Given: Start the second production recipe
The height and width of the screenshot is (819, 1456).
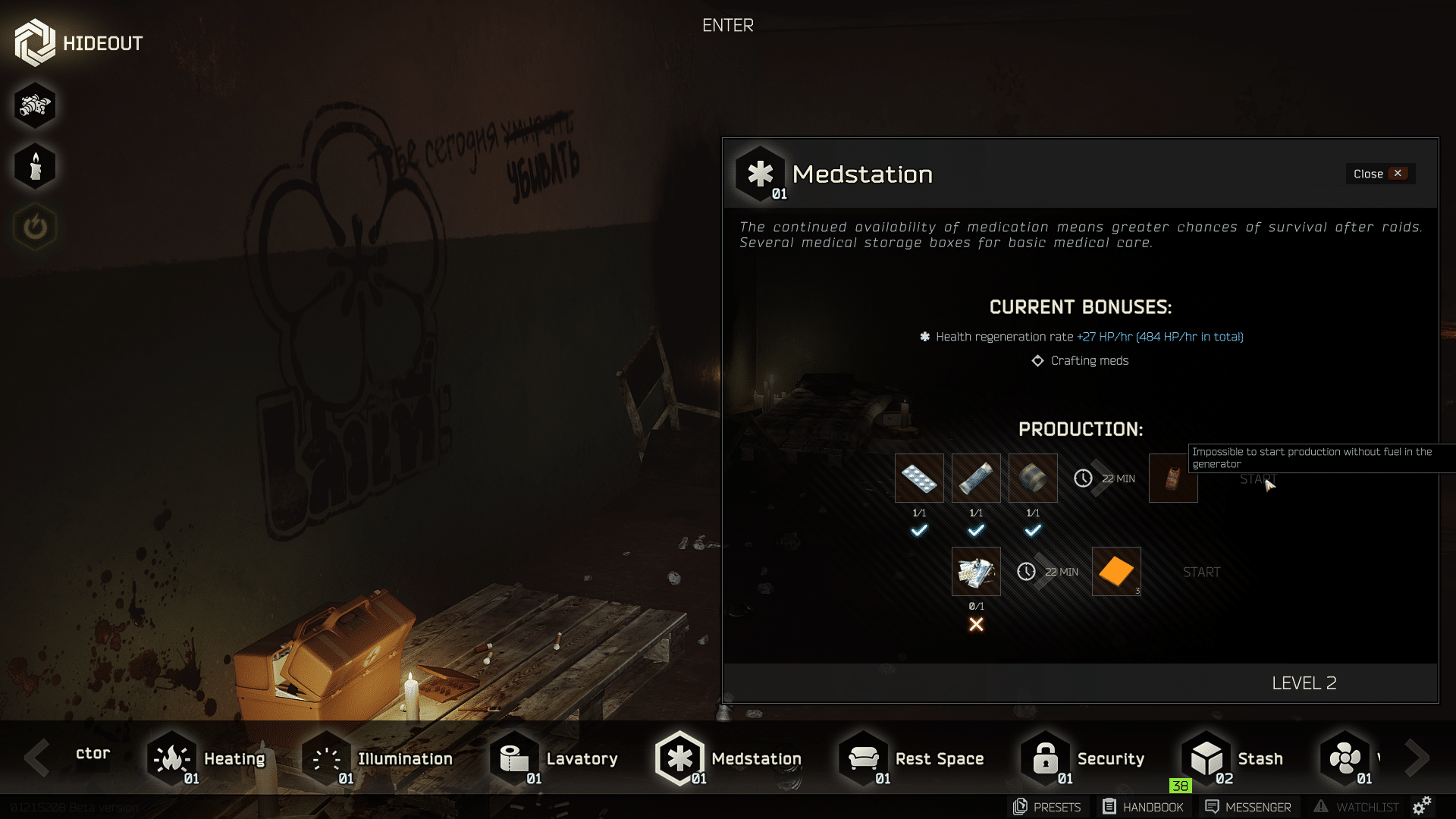Looking at the screenshot, I should point(1201,573).
